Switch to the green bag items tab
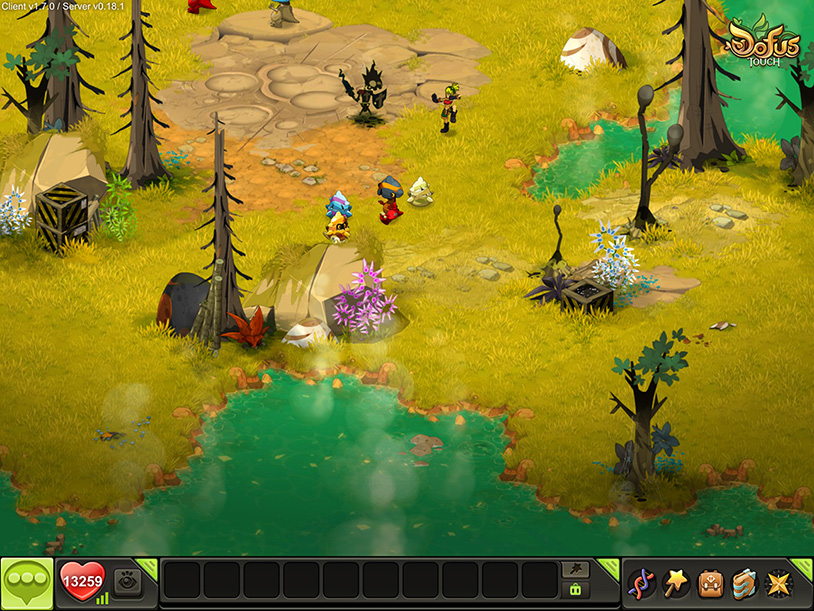The height and width of the screenshot is (611, 814). click(575, 591)
